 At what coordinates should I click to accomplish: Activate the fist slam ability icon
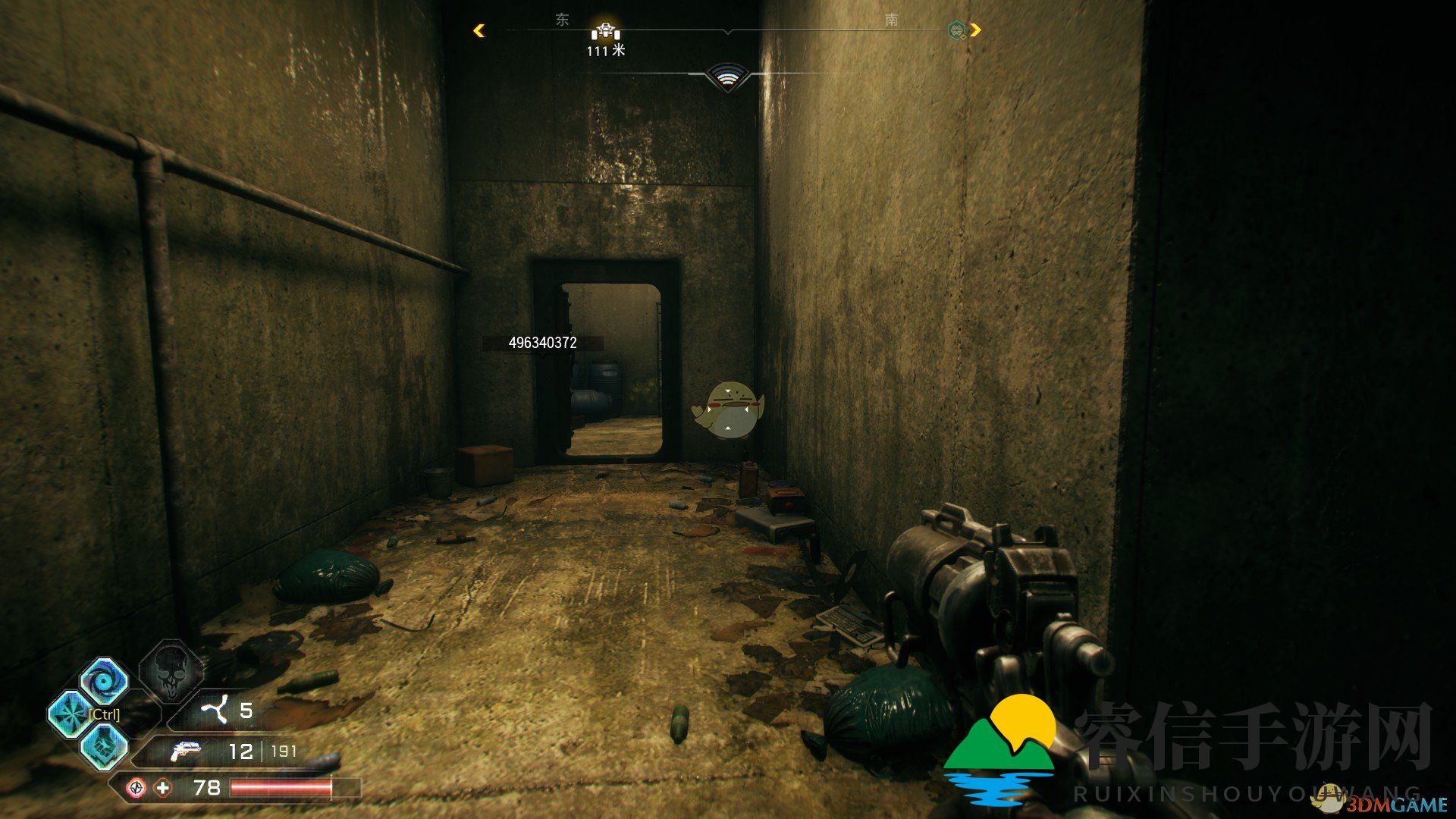coord(104,746)
